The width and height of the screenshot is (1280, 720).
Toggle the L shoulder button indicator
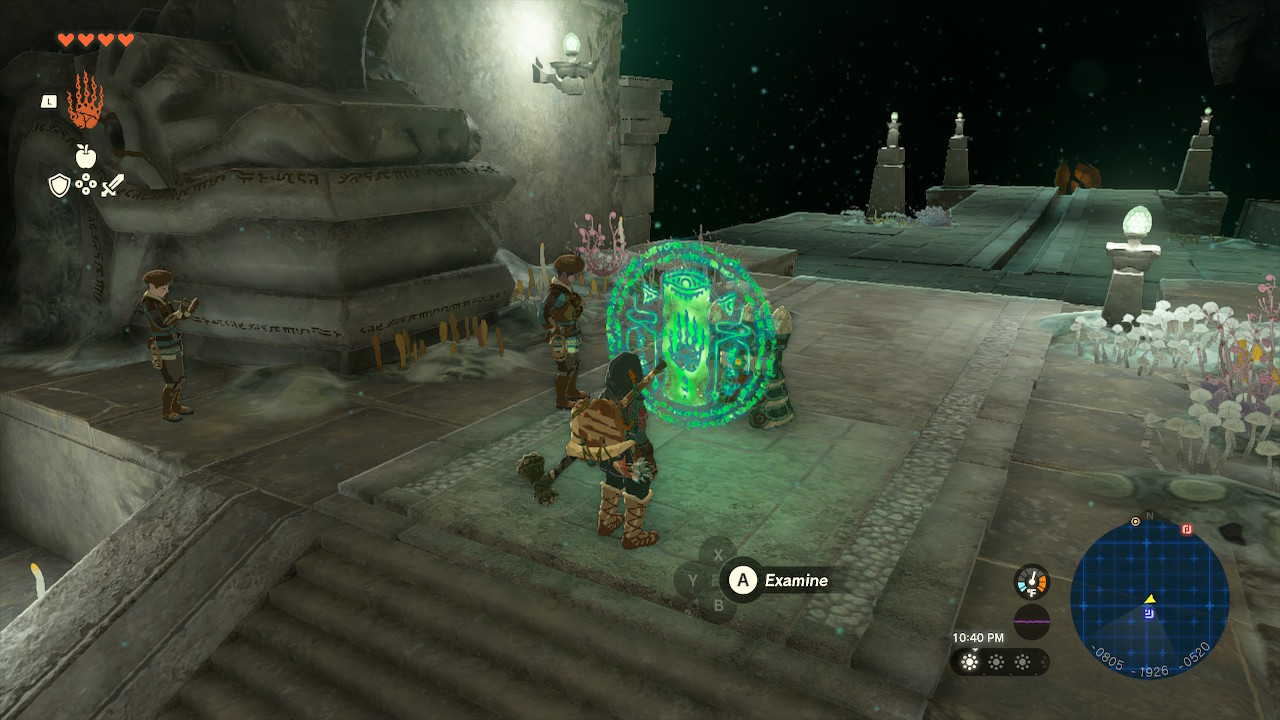(x=49, y=101)
